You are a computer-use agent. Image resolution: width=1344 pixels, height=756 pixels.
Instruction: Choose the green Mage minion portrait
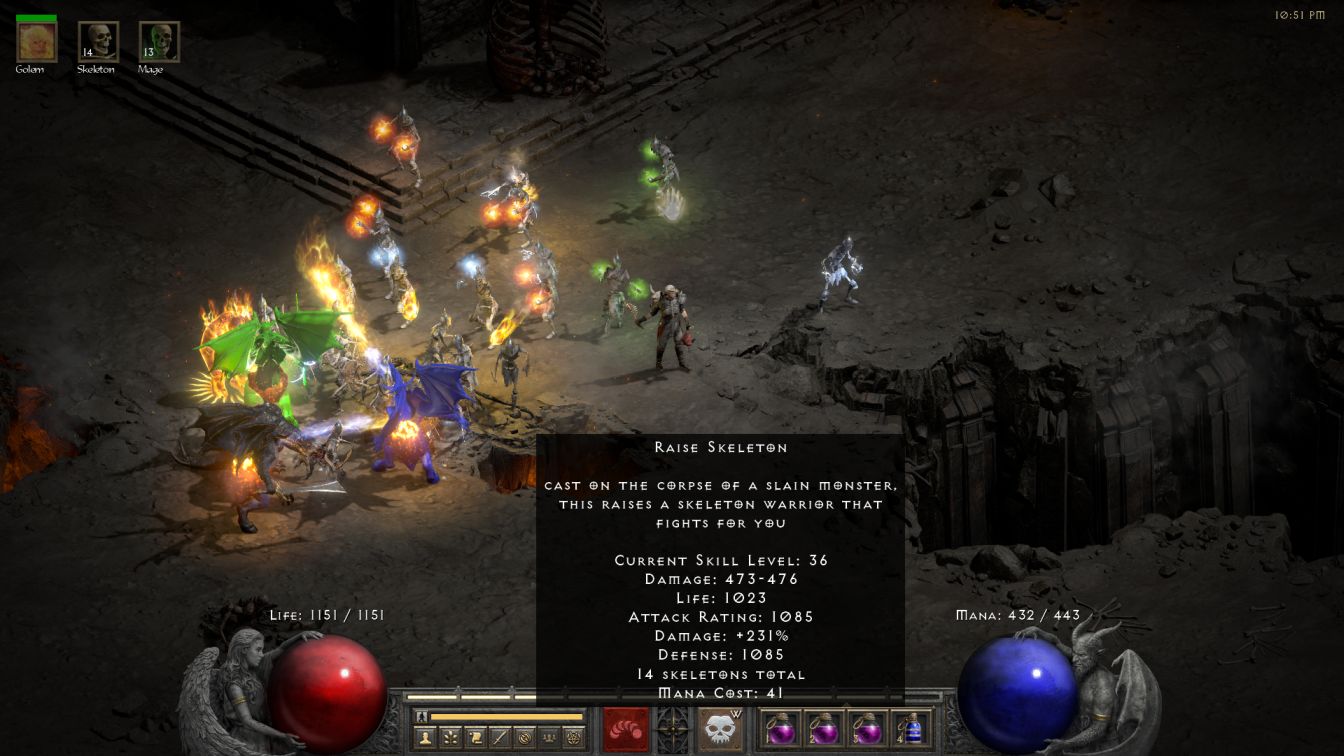(159, 42)
